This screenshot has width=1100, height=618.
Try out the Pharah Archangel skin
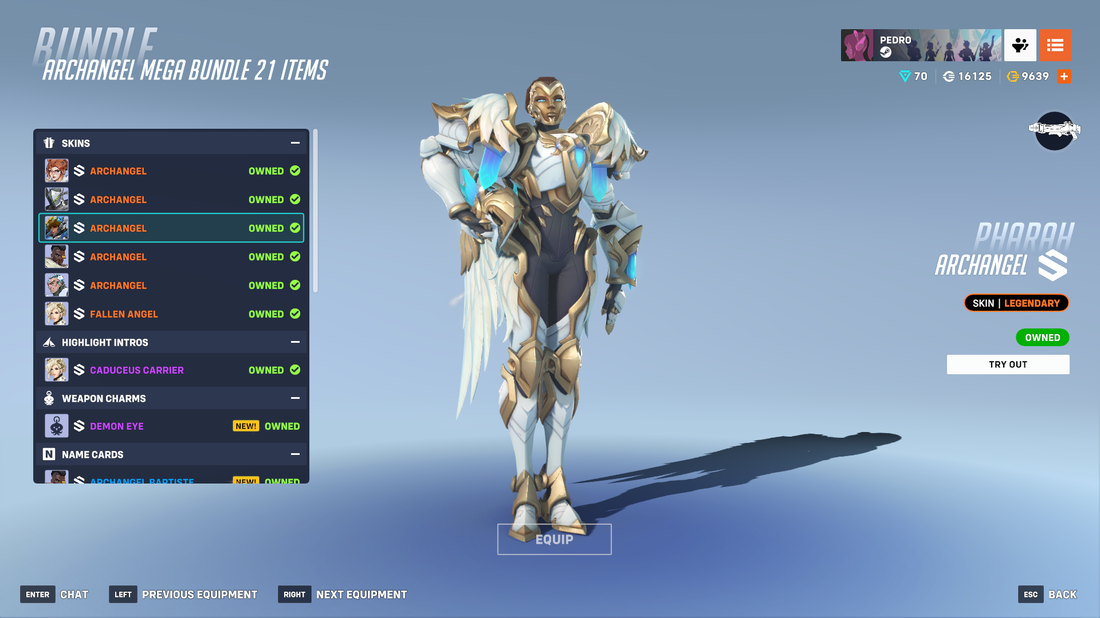pos(1007,365)
